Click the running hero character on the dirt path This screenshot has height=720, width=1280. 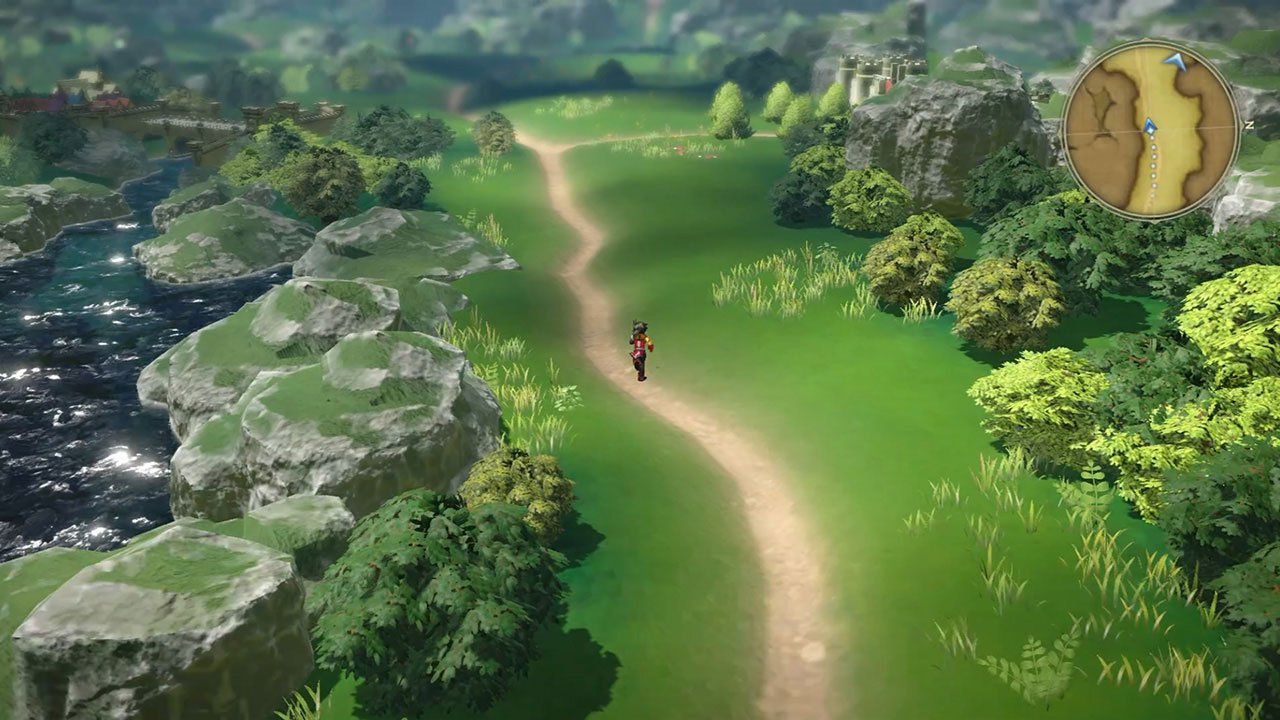click(x=639, y=347)
